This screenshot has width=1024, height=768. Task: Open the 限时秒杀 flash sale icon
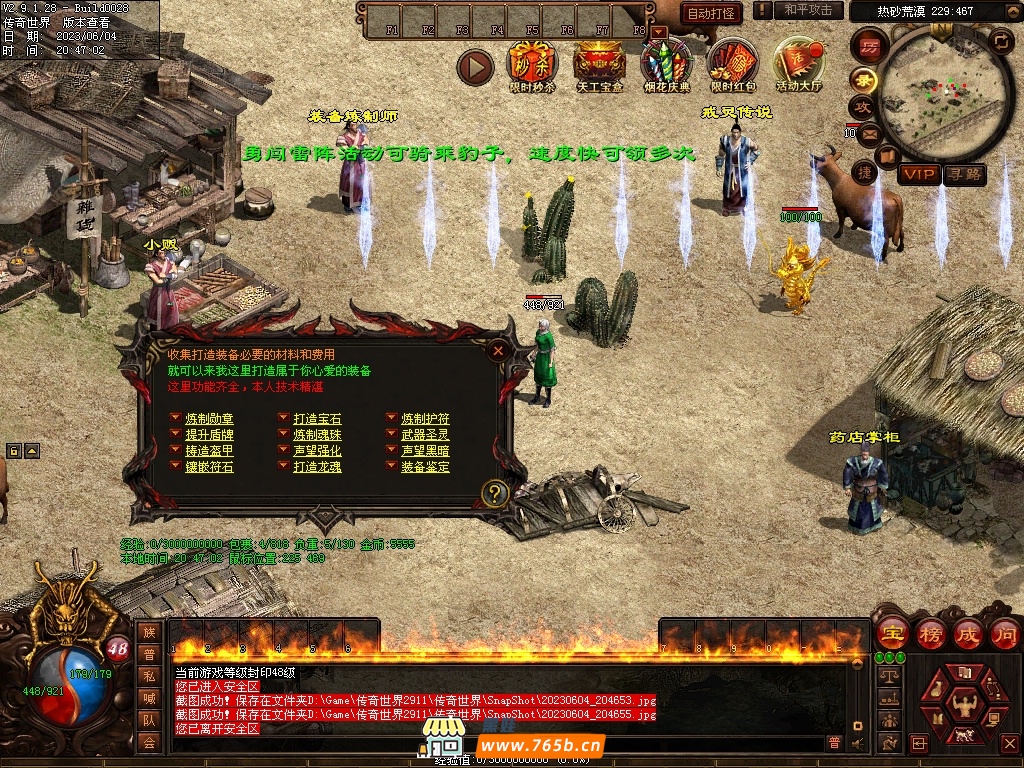532,63
